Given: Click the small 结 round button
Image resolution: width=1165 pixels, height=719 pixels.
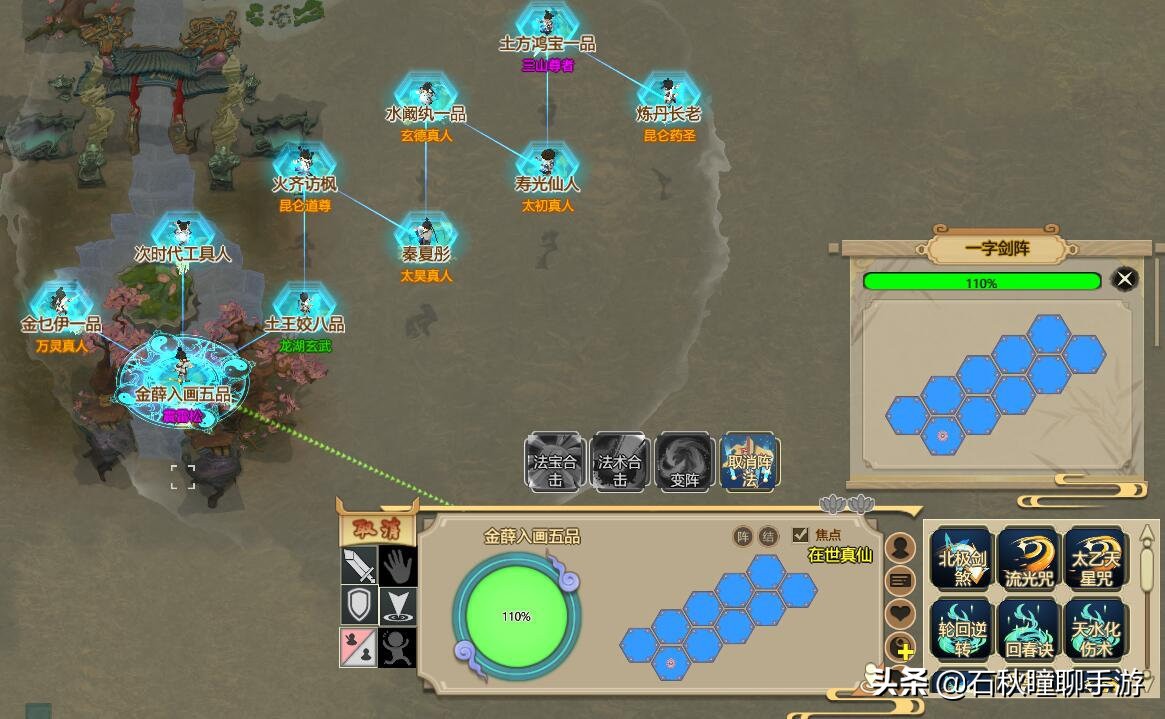Looking at the screenshot, I should [x=768, y=537].
